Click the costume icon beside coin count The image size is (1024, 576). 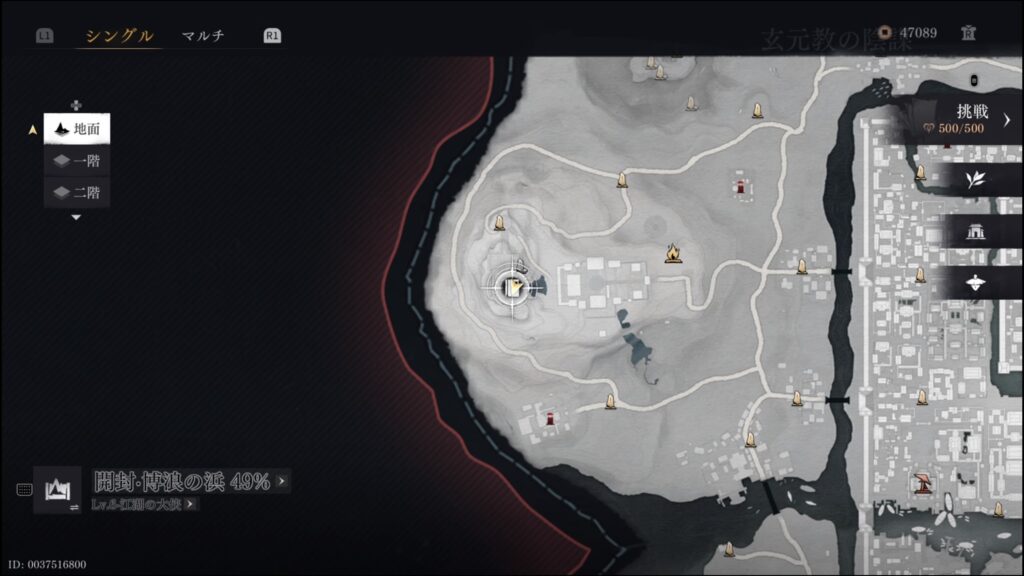967,33
